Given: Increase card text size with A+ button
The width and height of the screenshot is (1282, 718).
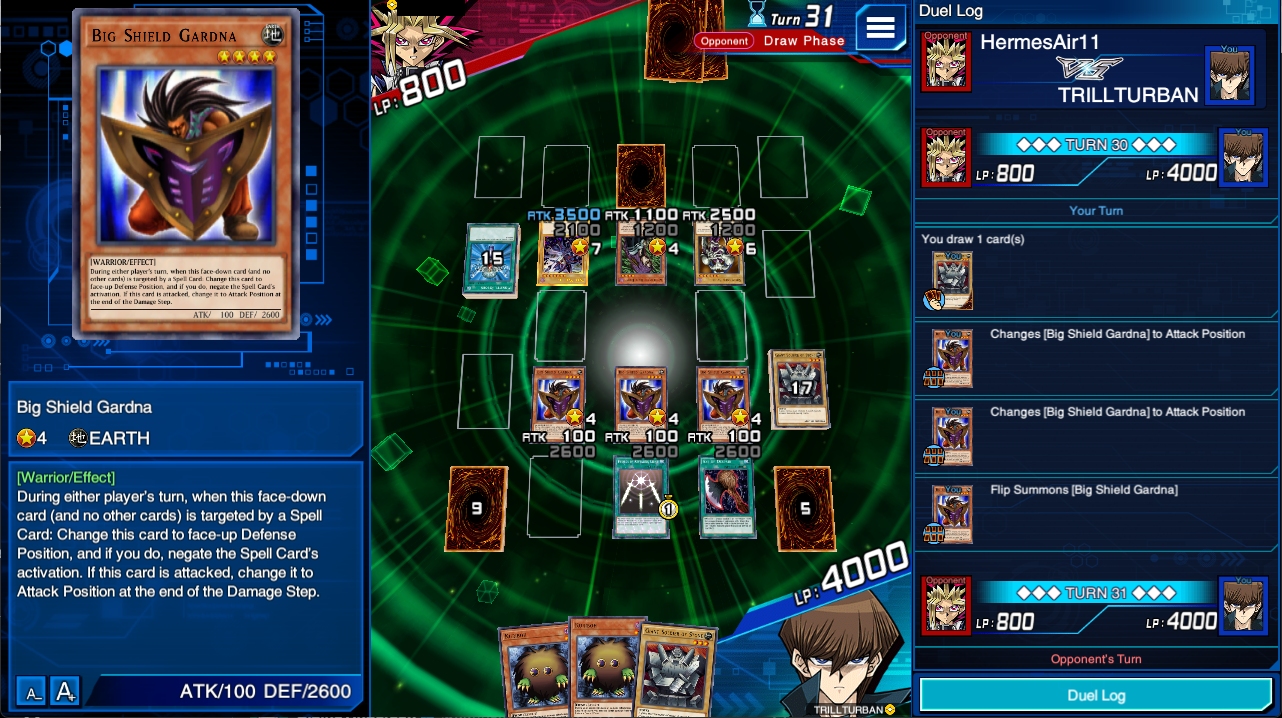Looking at the screenshot, I should pyautogui.click(x=65, y=691).
